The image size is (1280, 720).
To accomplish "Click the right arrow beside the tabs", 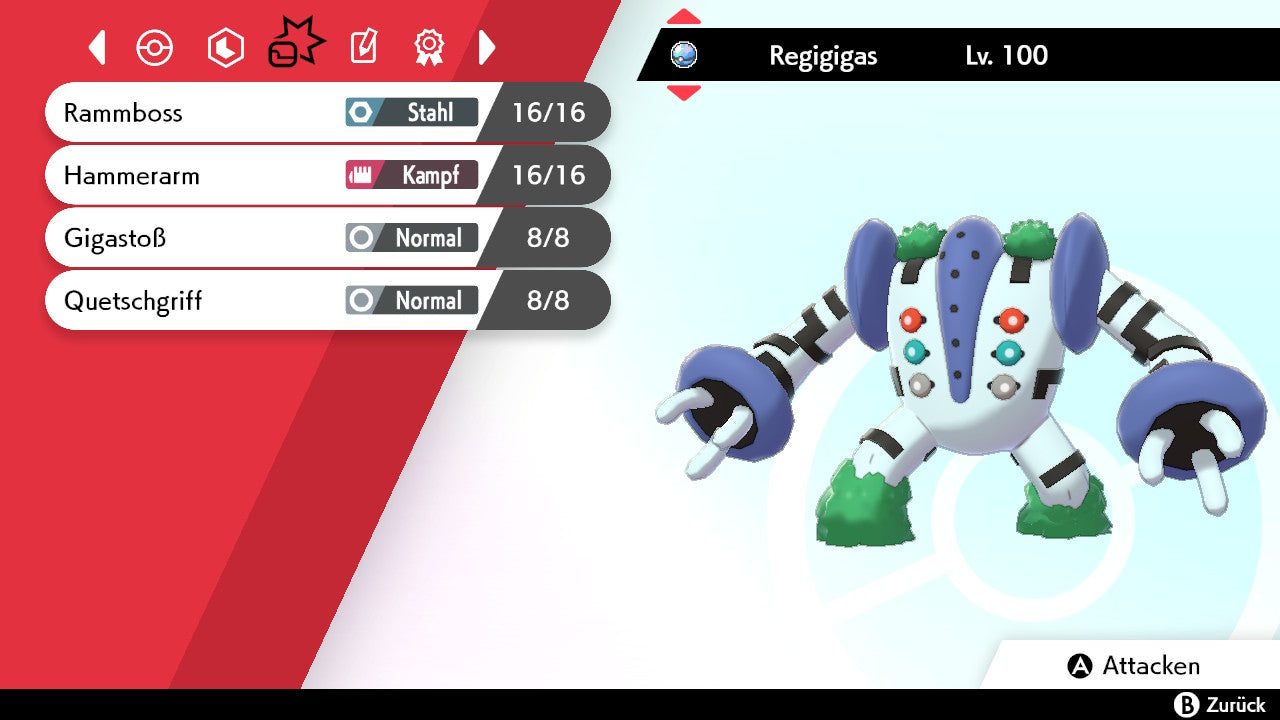I will tap(487, 47).
